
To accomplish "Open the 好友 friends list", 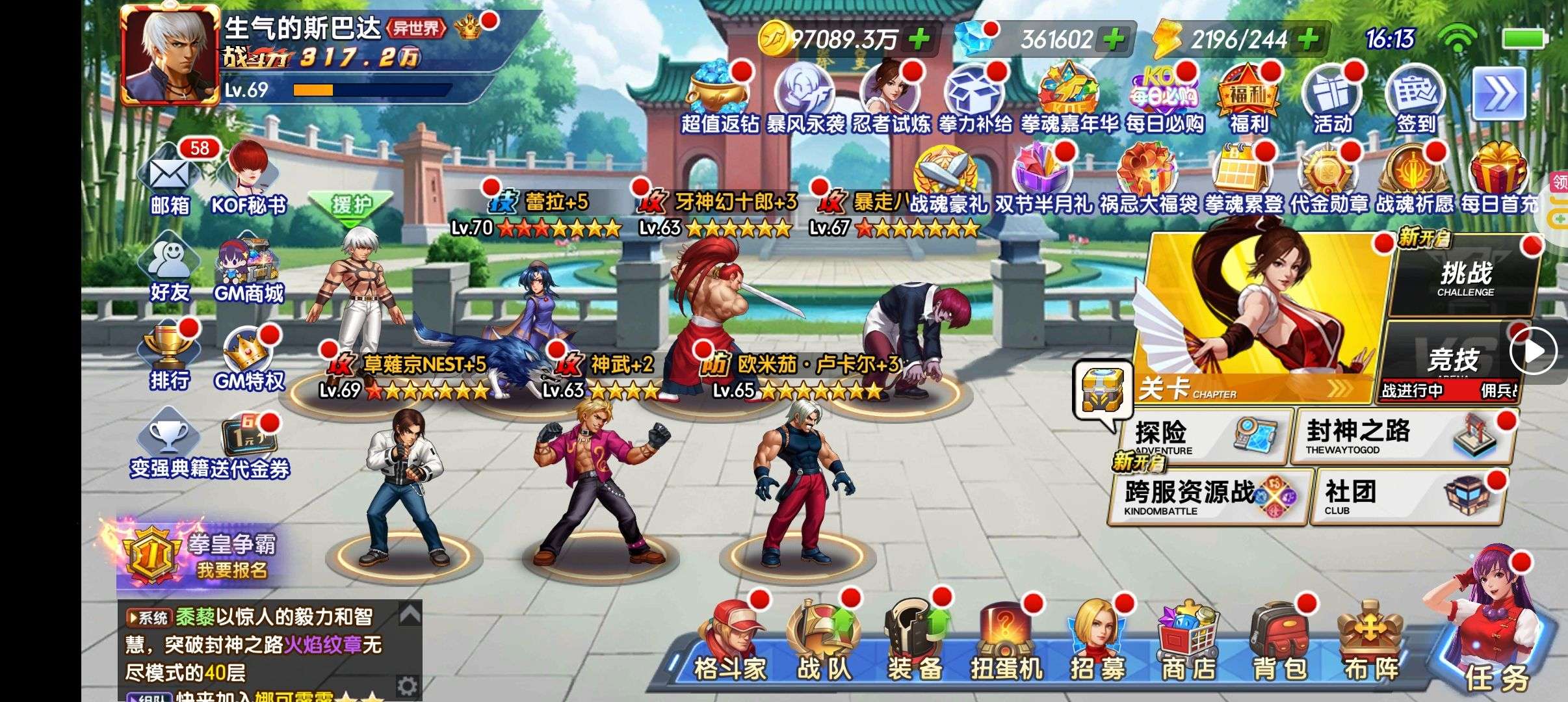I will [169, 266].
